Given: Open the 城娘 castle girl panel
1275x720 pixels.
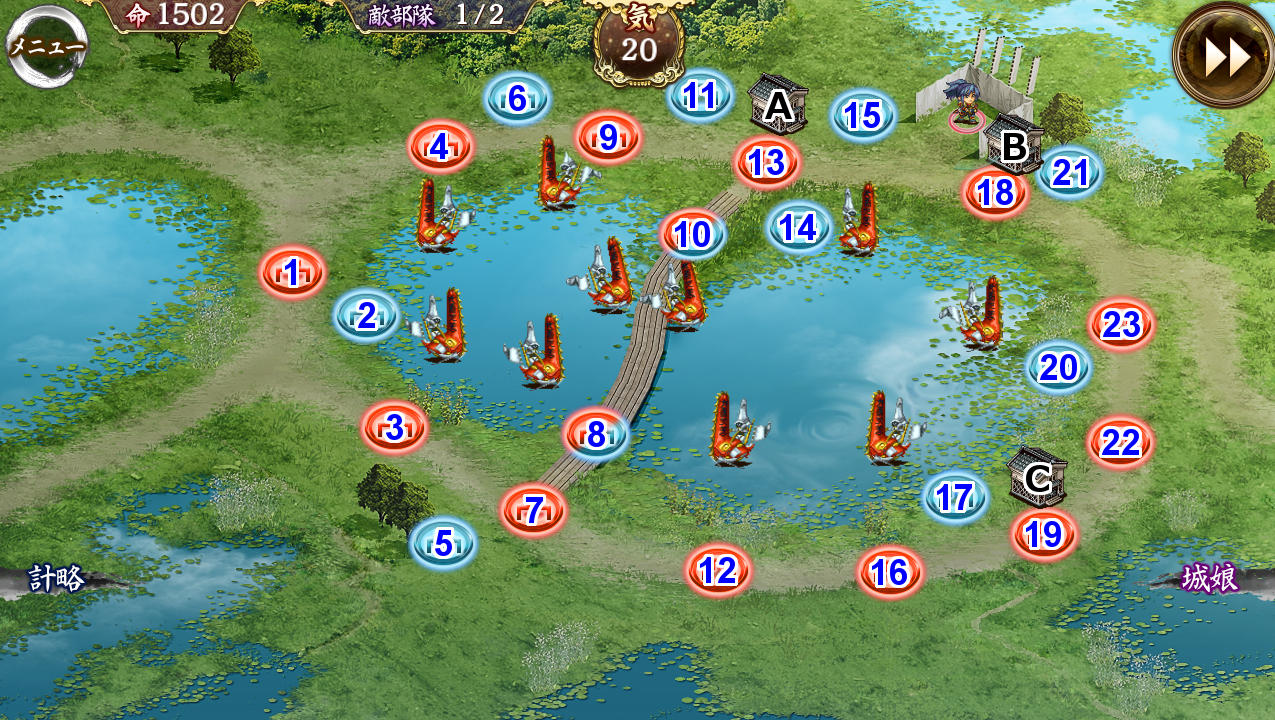Looking at the screenshot, I should (x=1210, y=578).
